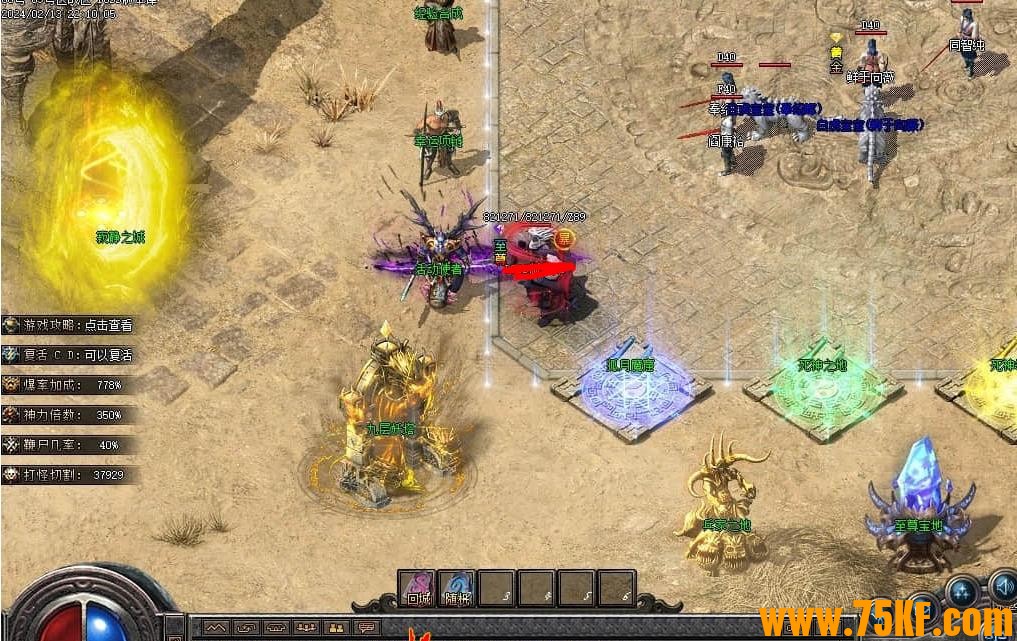Click the 复活 CD revive status row
The image size is (1017, 641).
point(70,355)
